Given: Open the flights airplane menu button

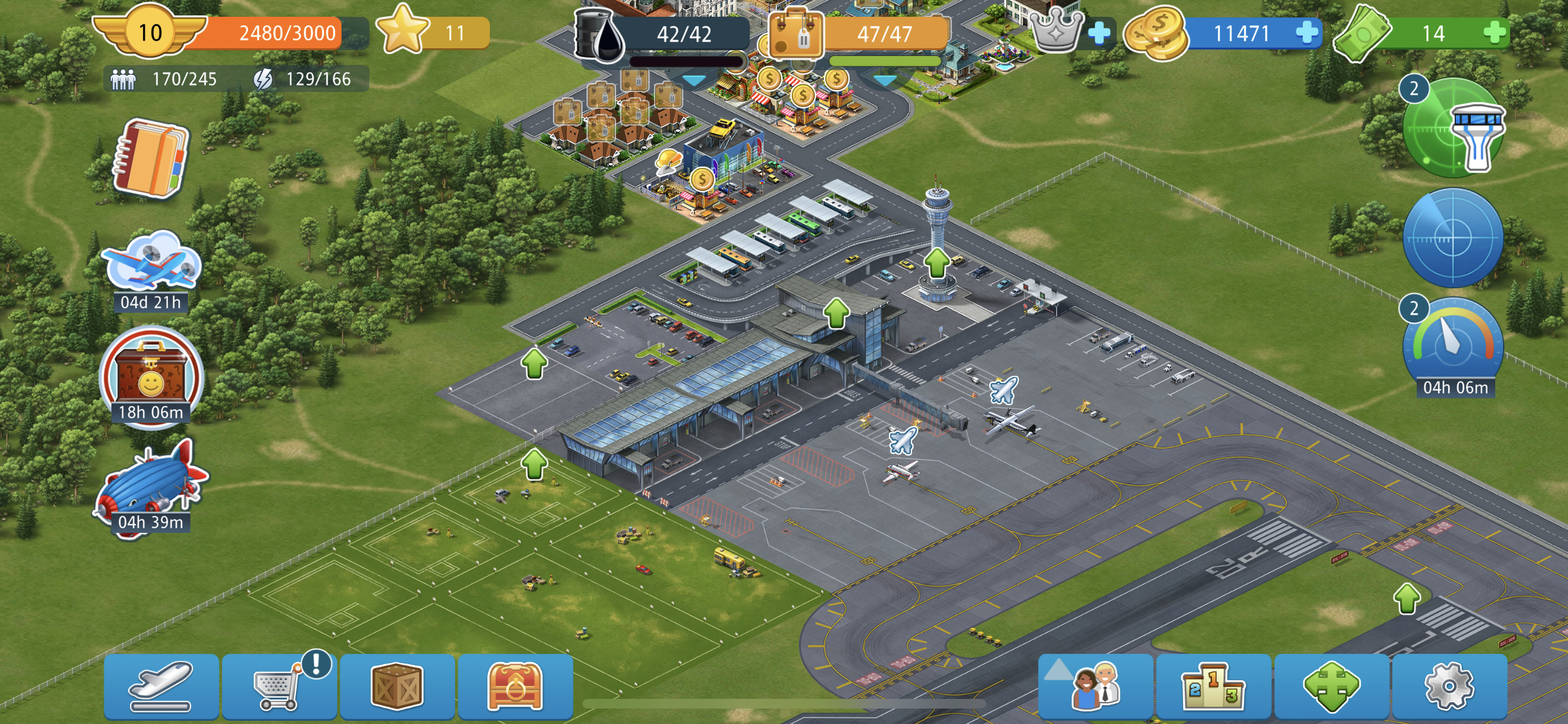Looking at the screenshot, I should click(161, 687).
